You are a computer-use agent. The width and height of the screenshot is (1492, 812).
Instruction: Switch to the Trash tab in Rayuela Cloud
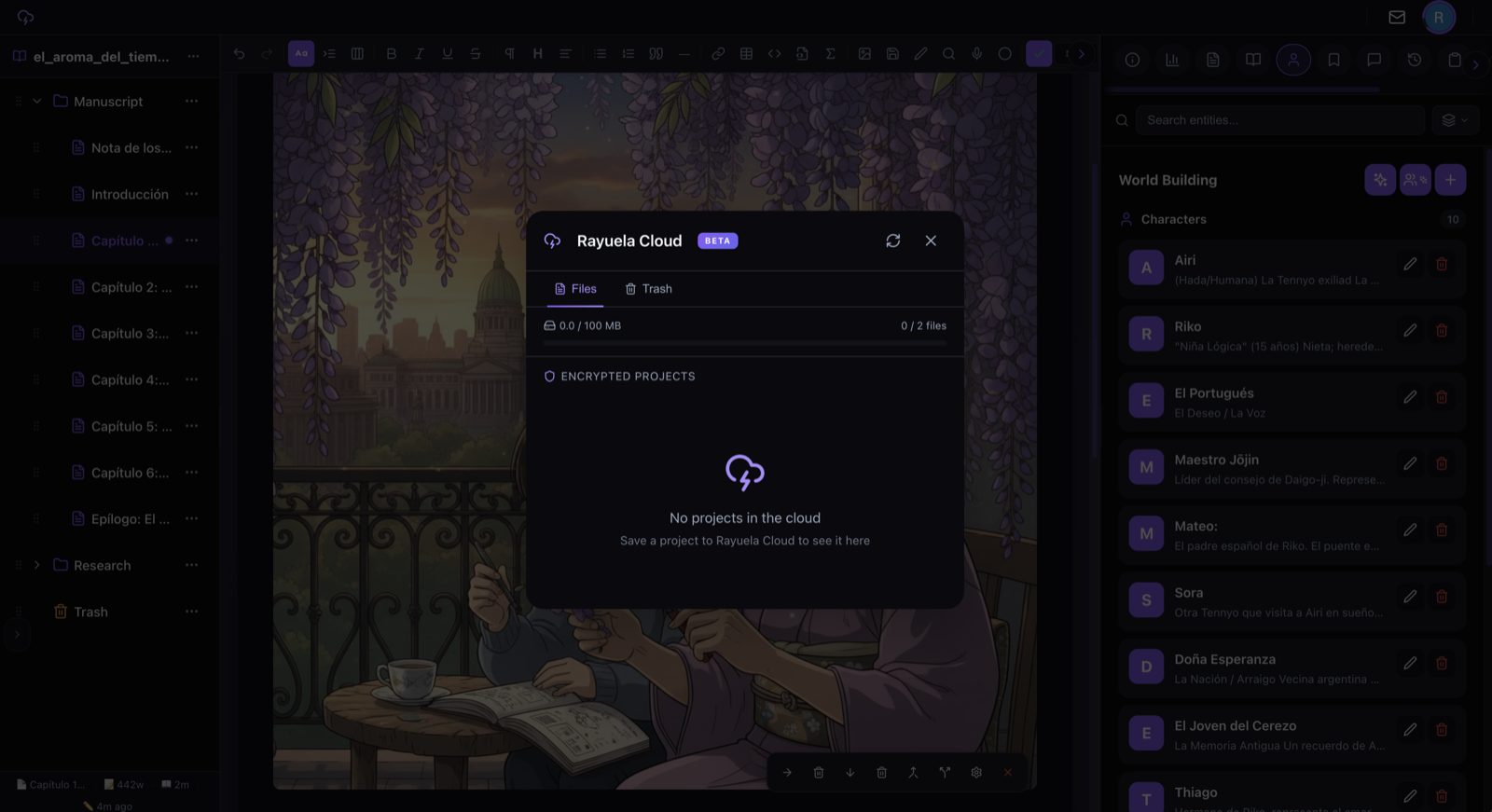pos(649,289)
